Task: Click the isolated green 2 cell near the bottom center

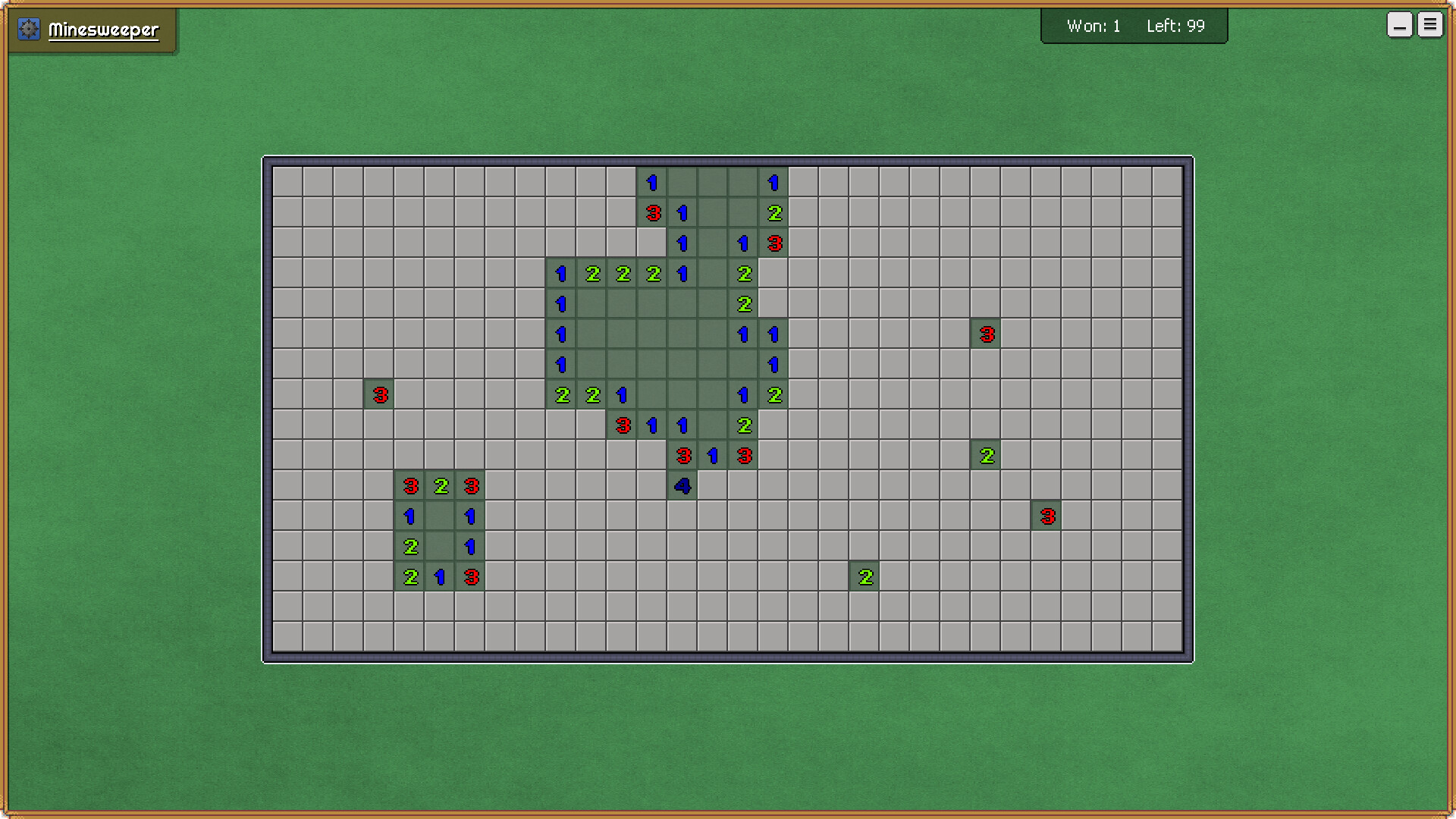Action: (864, 576)
